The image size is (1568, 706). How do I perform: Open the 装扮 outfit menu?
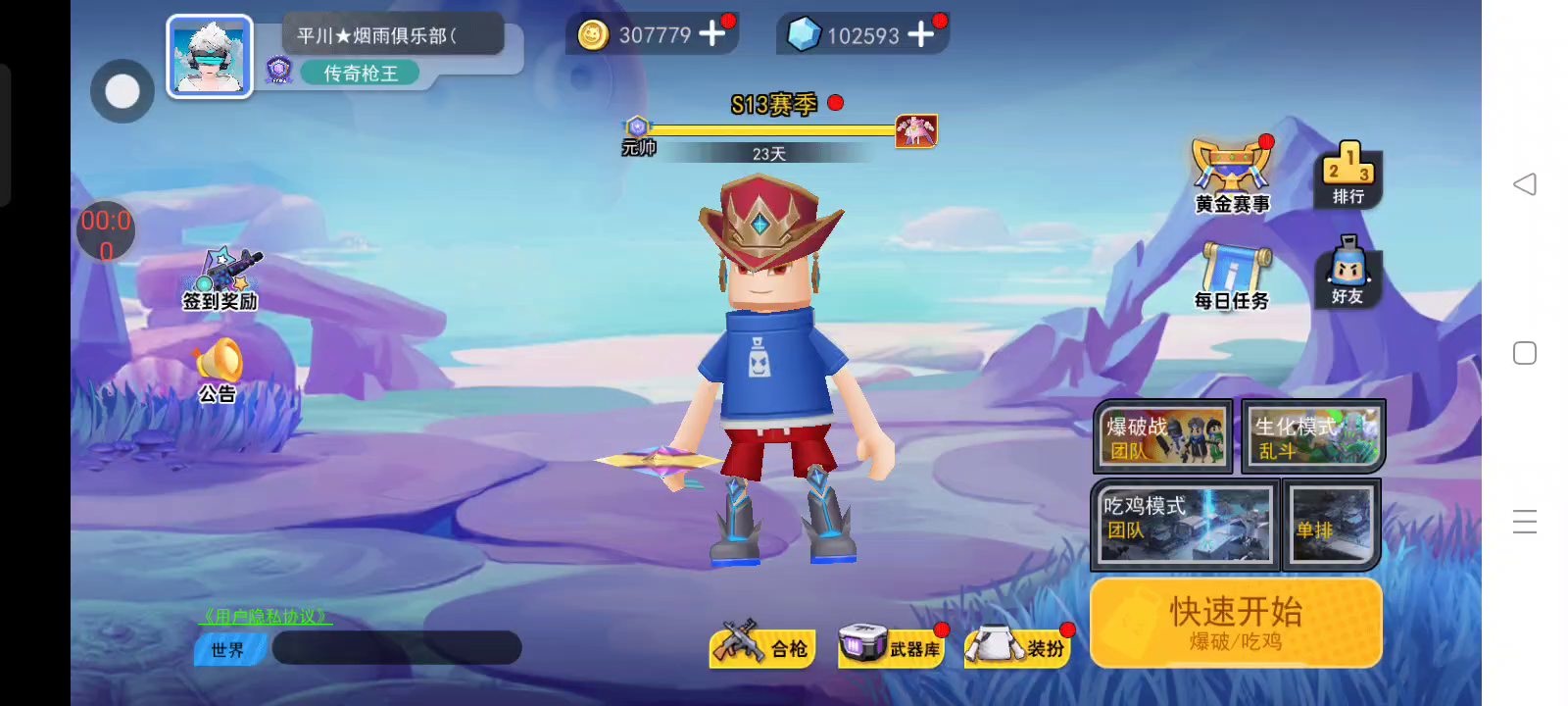click(1019, 646)
